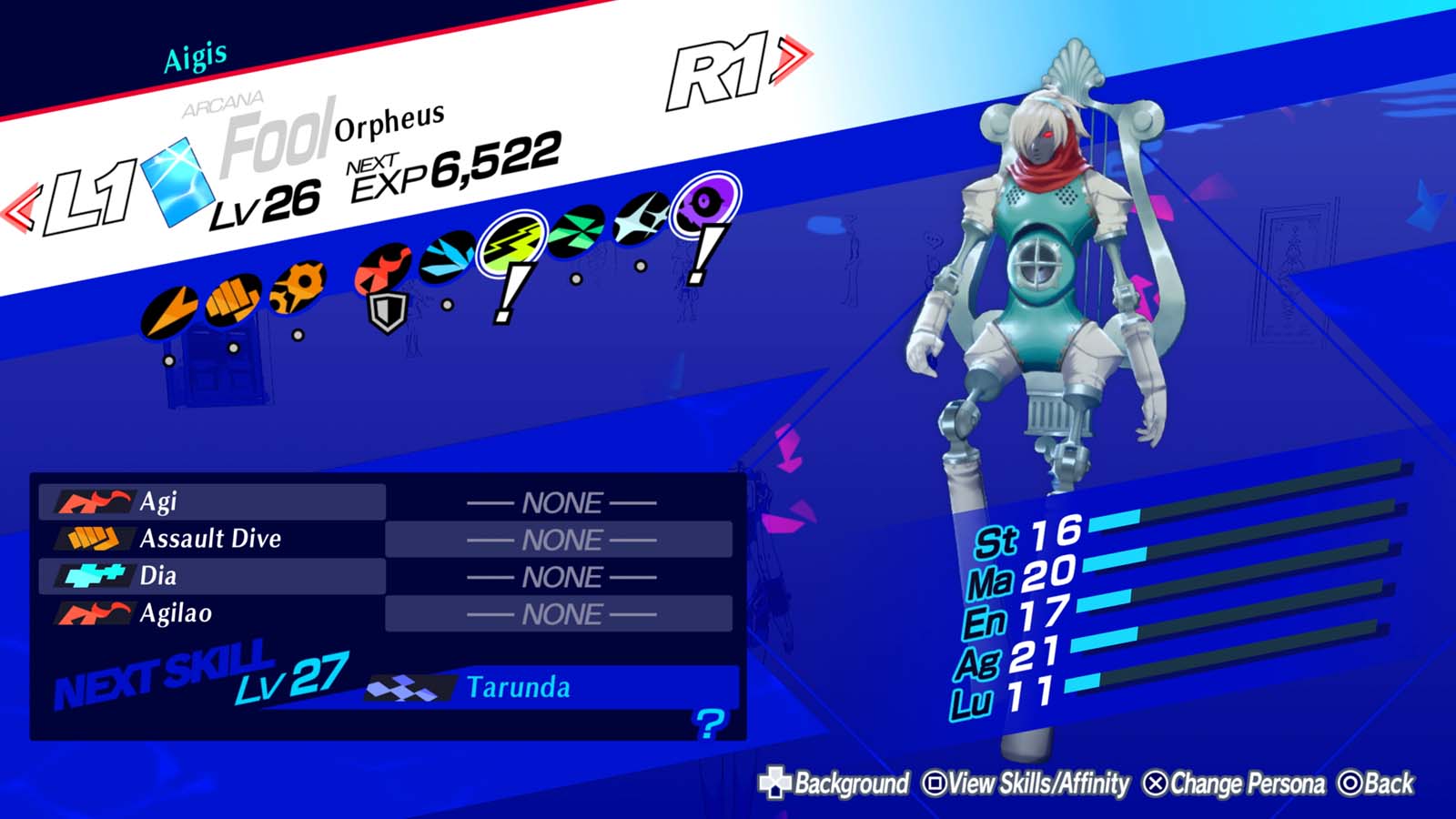Select the Dia healing skill icon
Viewport: 1456px width, 819px height.
click(x=97, y=573)
